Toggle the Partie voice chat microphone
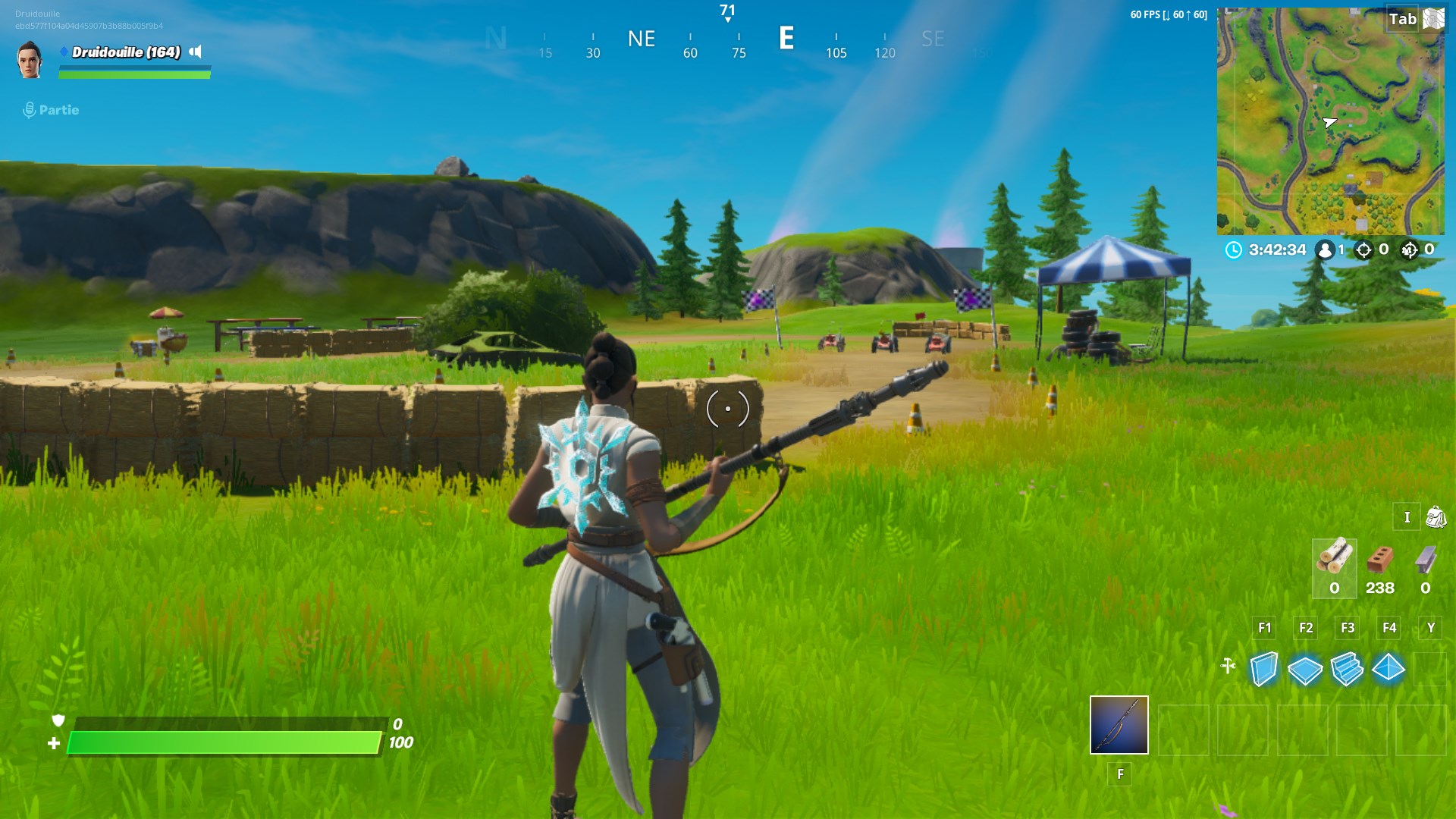Image resolution: width=1456 pixels, height=819 pixels. 30,110
